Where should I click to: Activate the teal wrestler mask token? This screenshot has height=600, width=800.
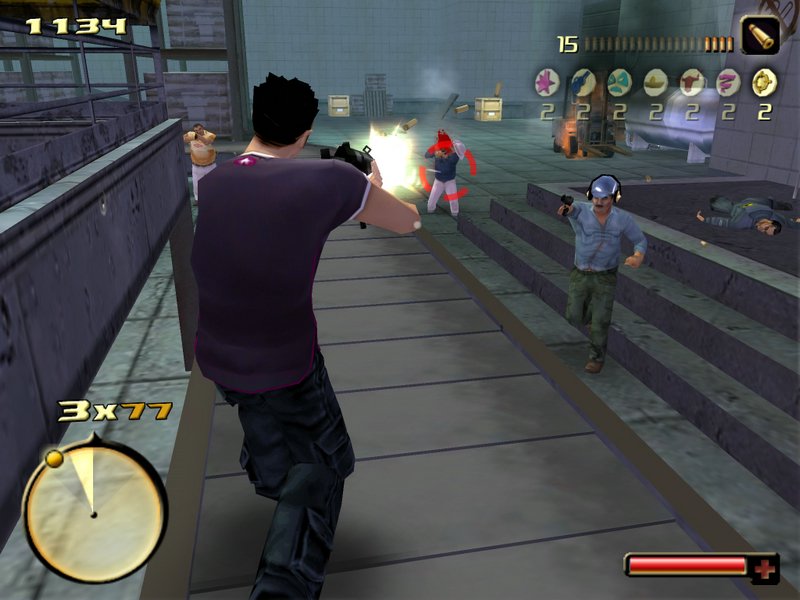pyautogui.click(x=619, y=81)
